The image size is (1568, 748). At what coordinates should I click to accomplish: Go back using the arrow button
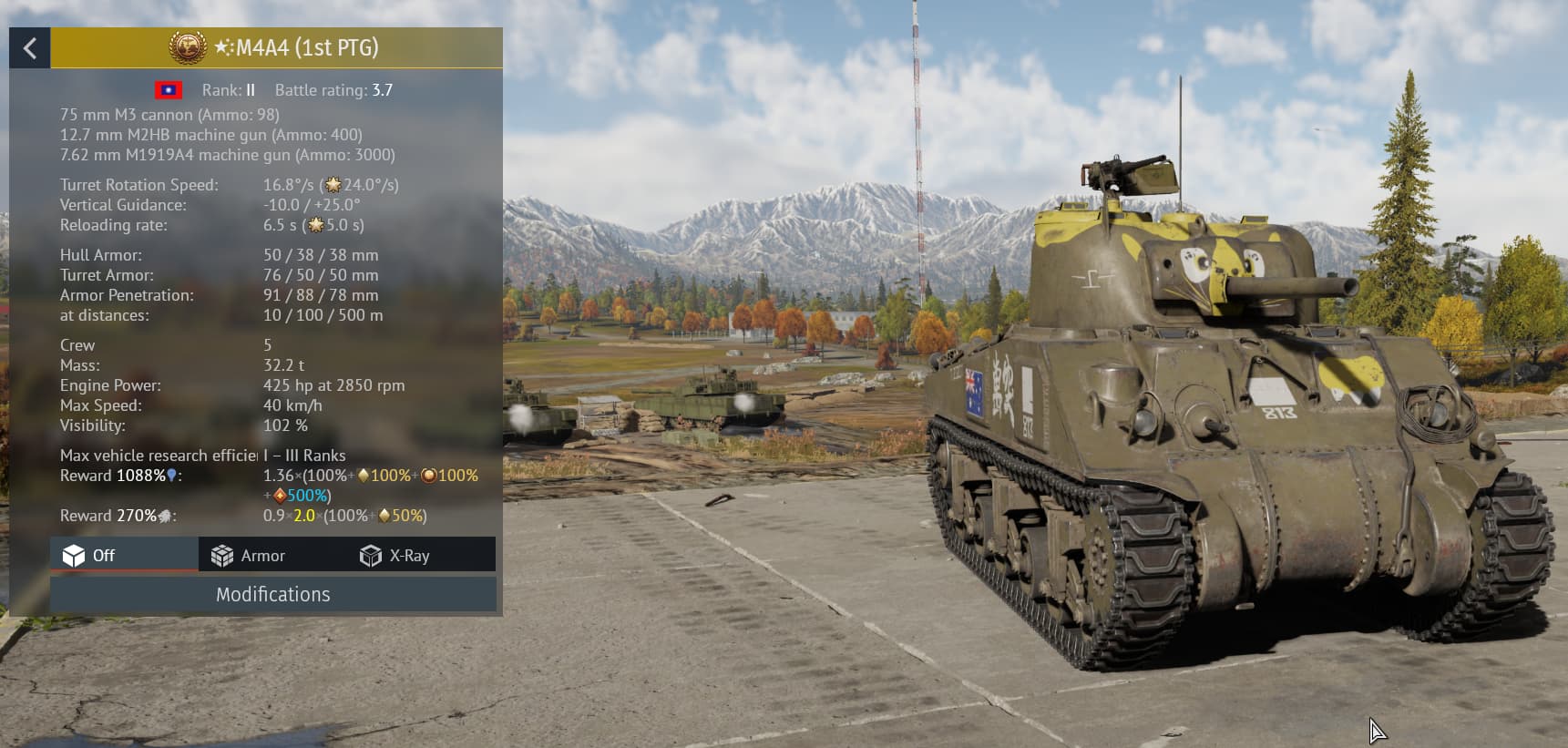[x=30, y=48]
